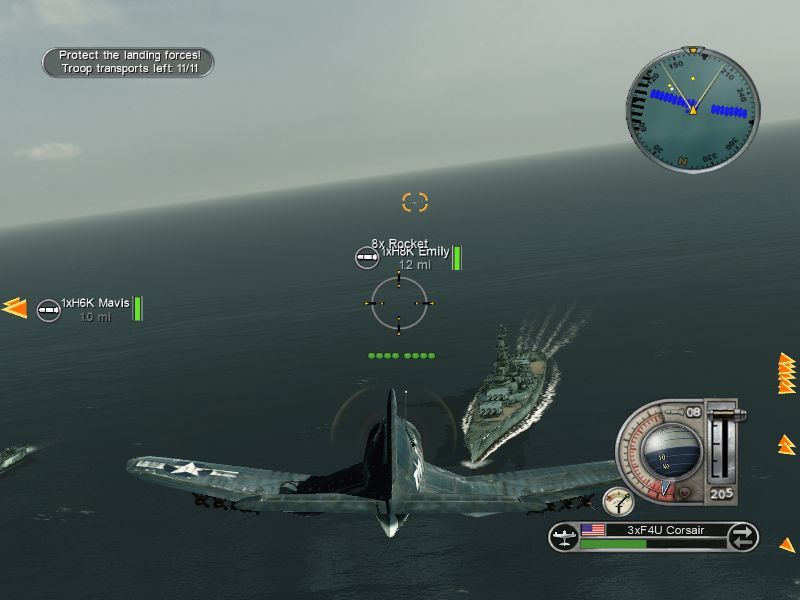
Task: Select the H8K Emily target marker
Action: 367,257
